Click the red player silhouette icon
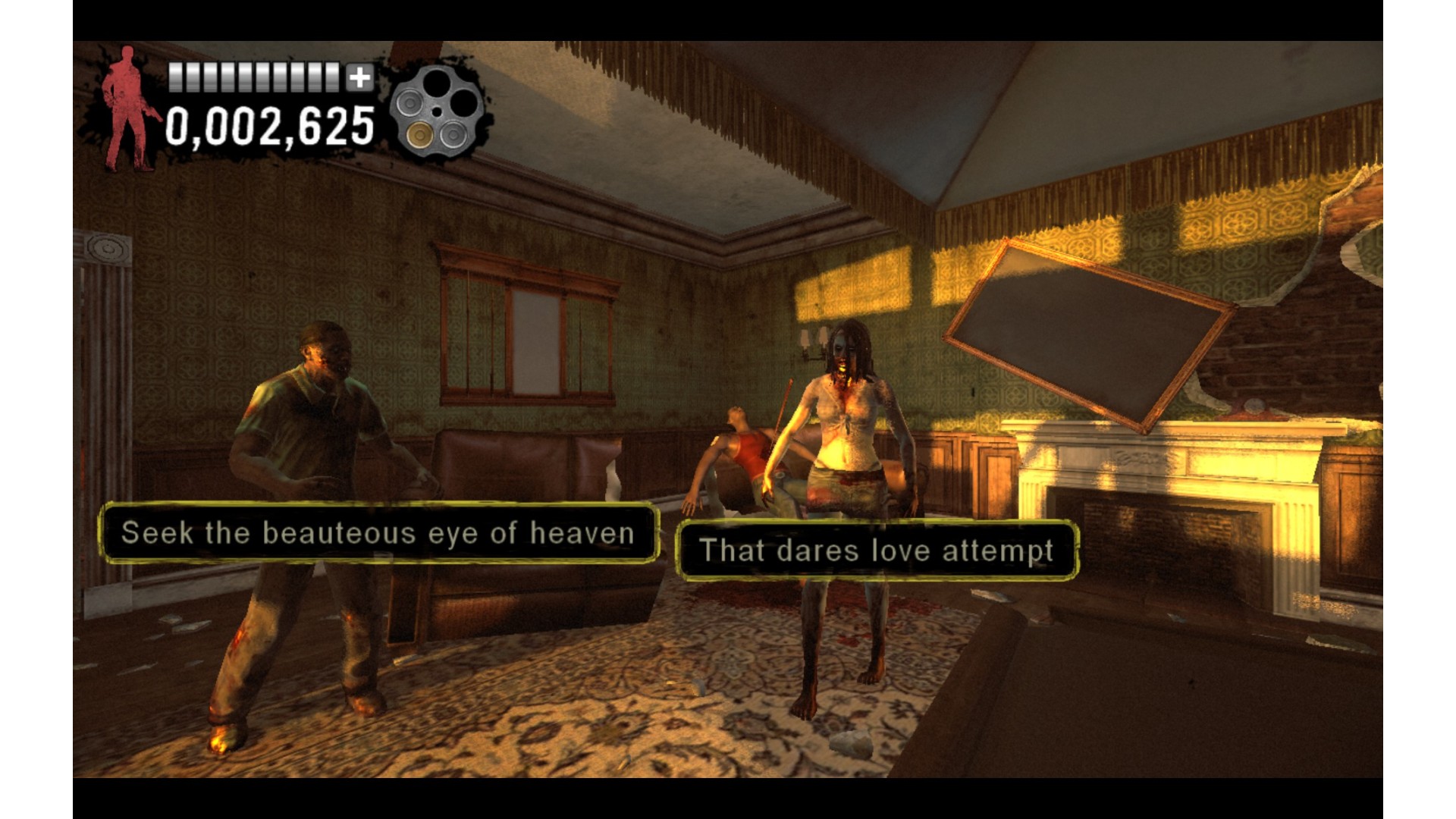The width and height of the screenshot is (1456, 819). [128, 108]
